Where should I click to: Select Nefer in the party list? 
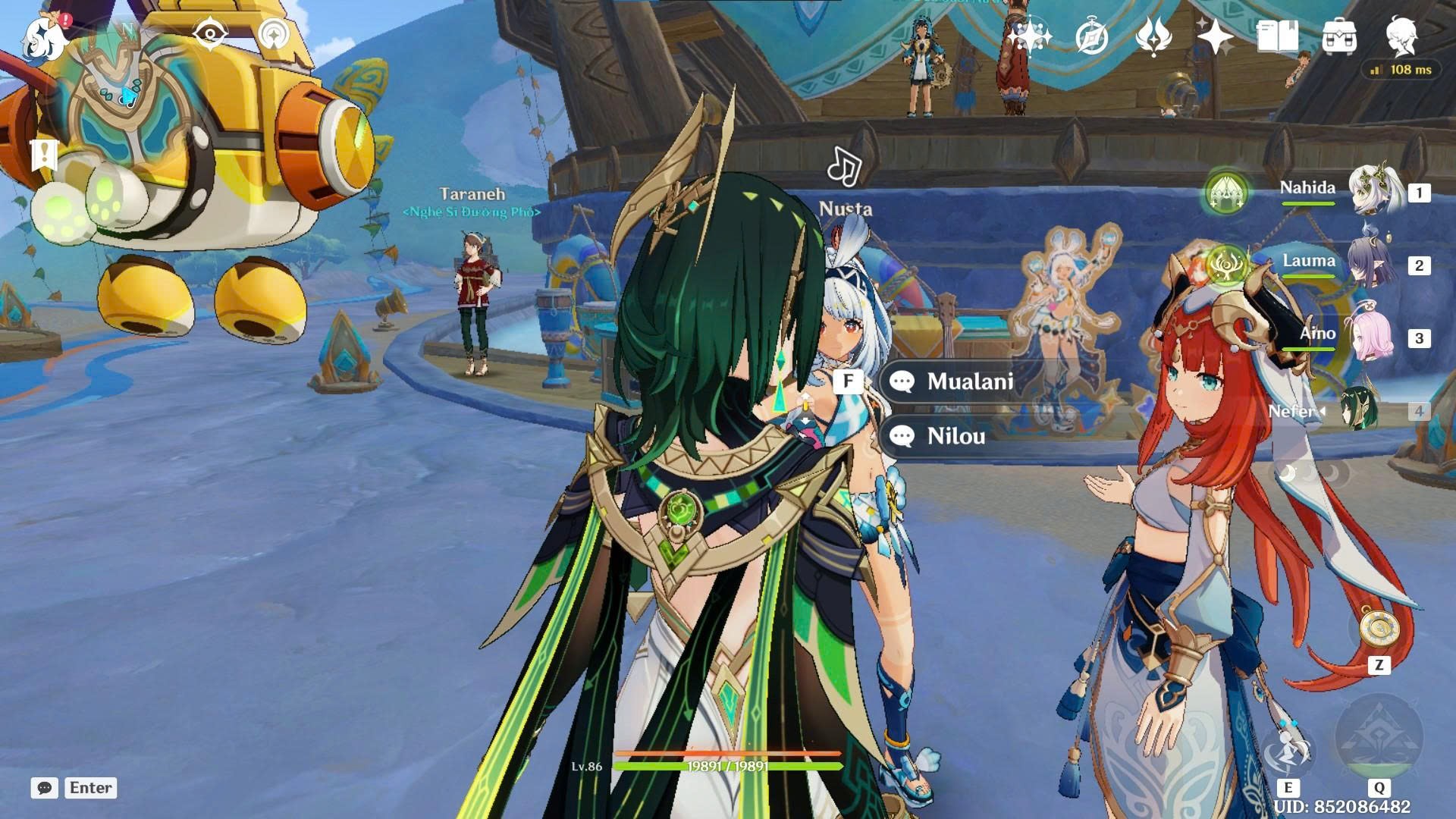[x=1357, y=410]
